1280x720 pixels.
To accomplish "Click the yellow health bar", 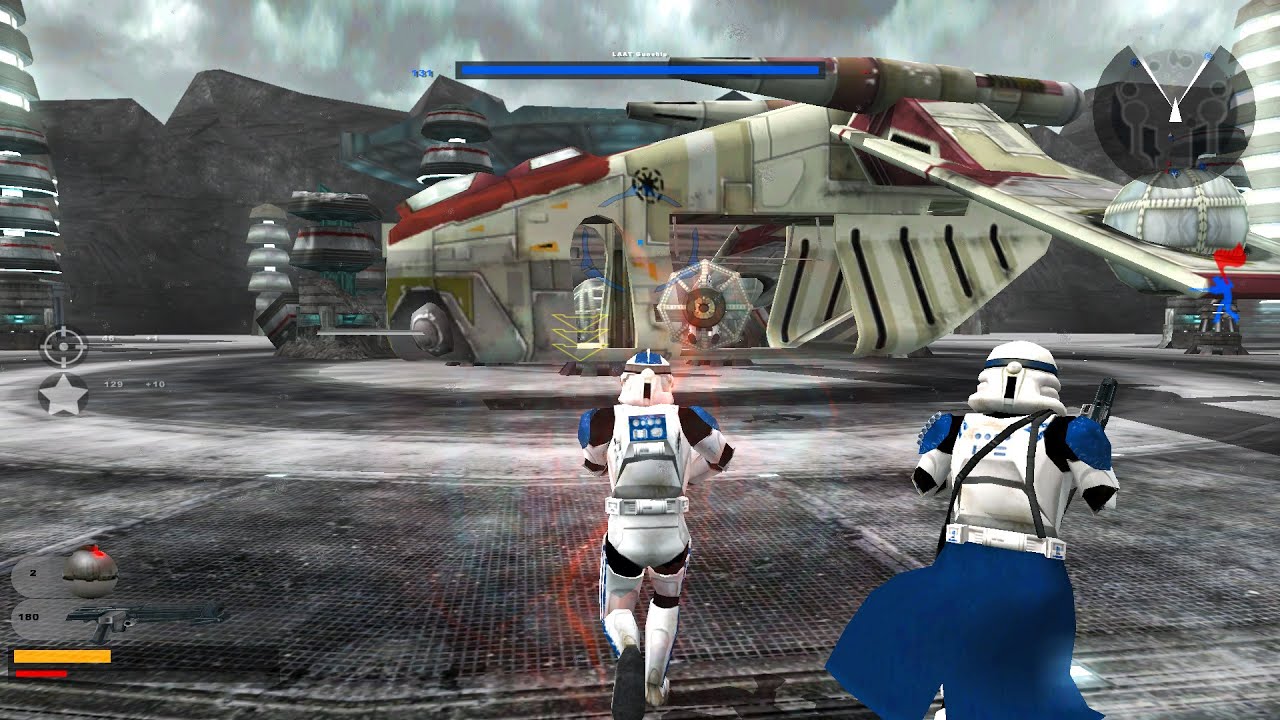I will click(63, 655).
